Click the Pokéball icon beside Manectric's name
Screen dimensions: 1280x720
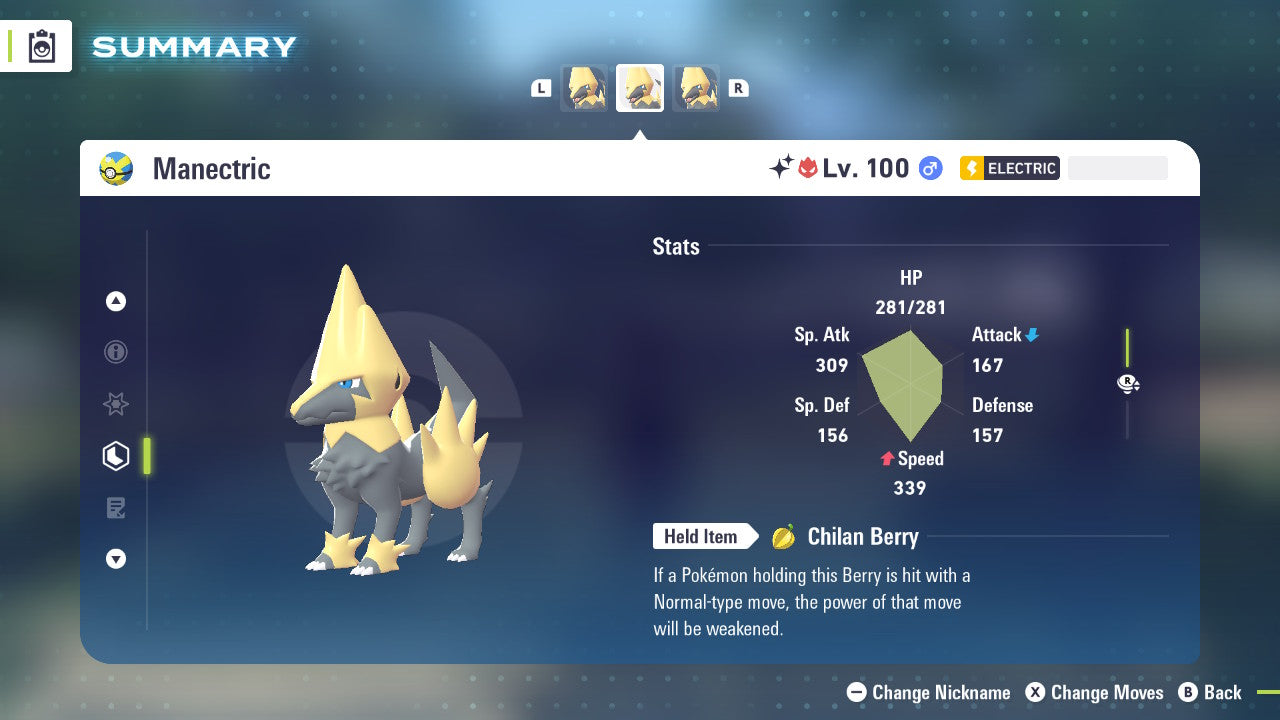pyautogui.click(x=115, y=169)
